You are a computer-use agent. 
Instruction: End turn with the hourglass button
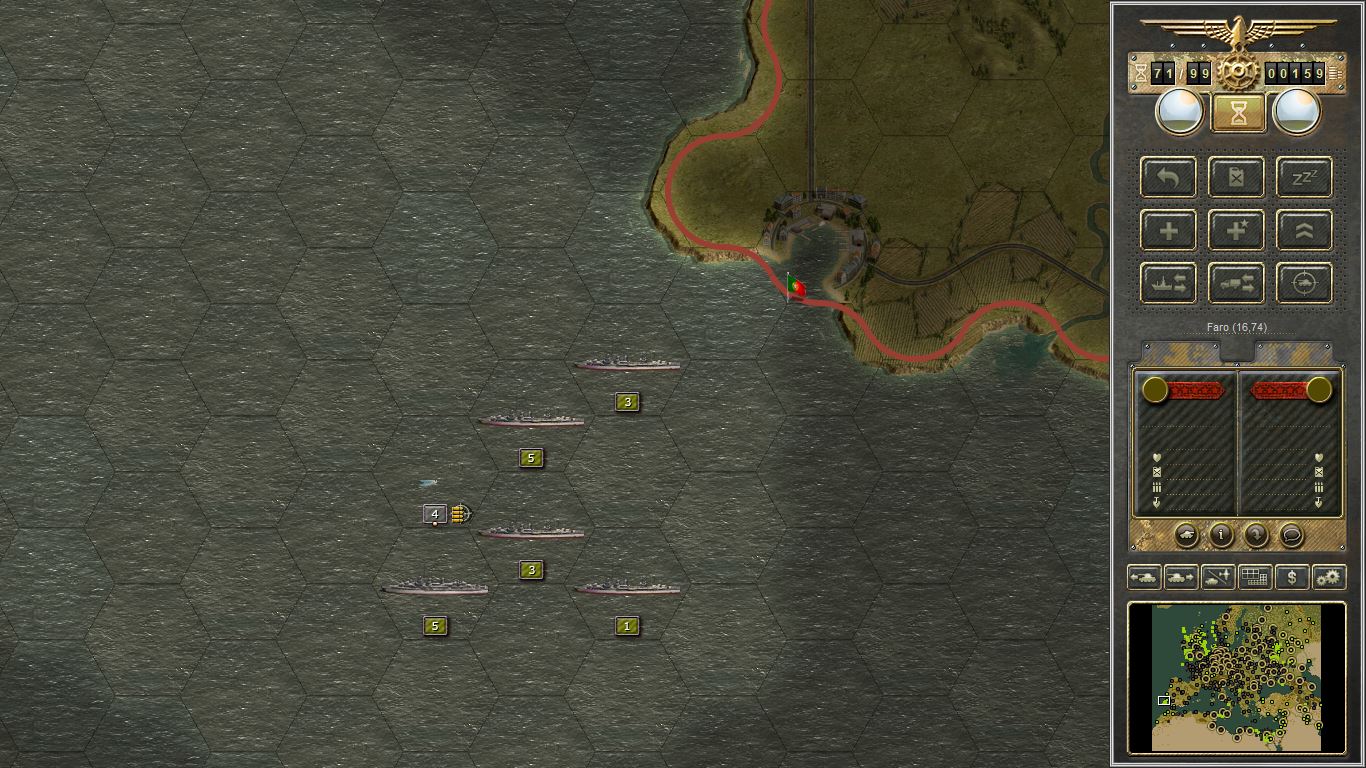pos(1238,113)
